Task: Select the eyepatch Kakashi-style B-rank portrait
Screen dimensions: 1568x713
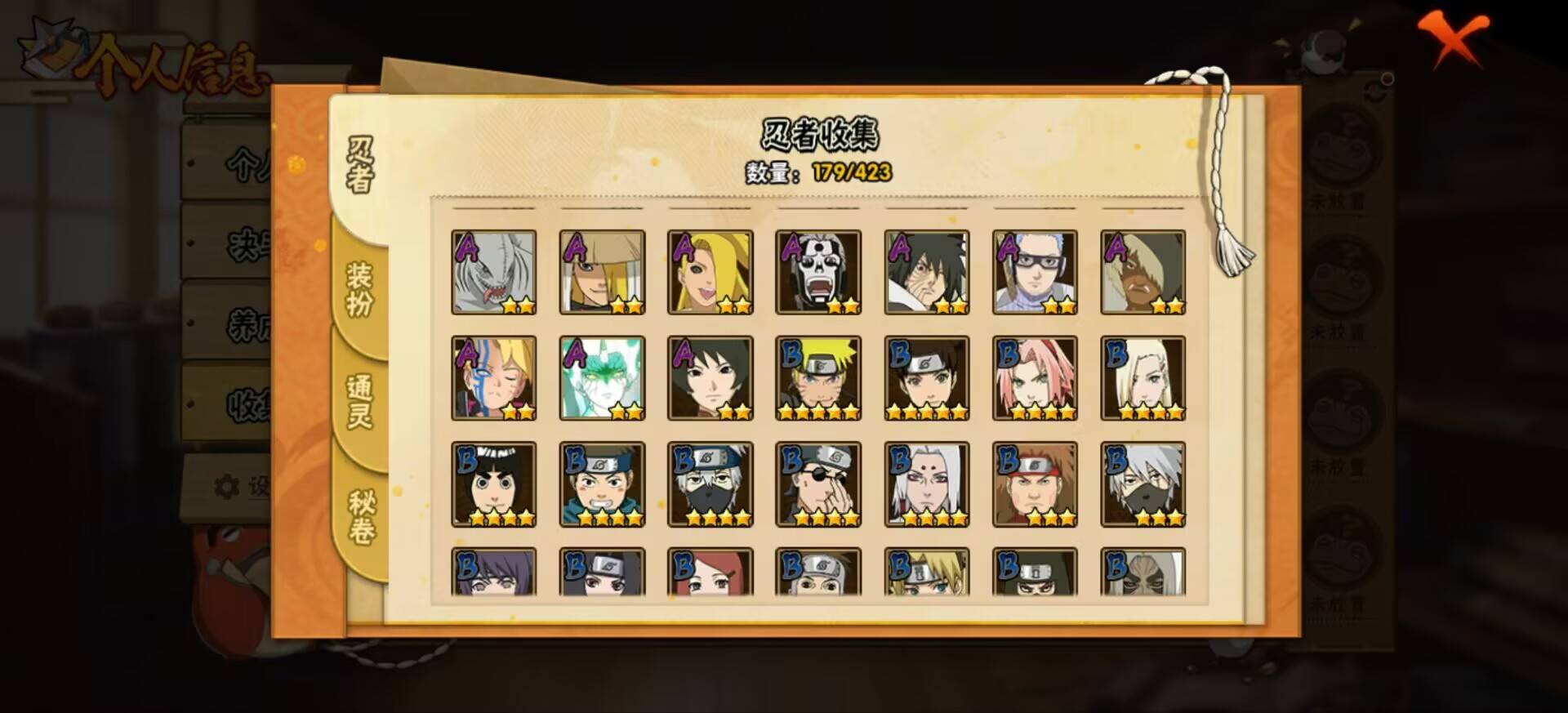Action: (x=818, y=484)
